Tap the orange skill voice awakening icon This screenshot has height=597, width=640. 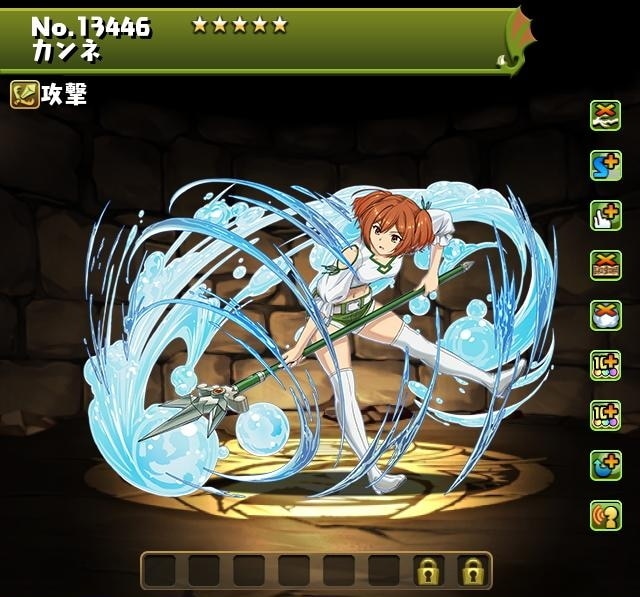(605, 513)
